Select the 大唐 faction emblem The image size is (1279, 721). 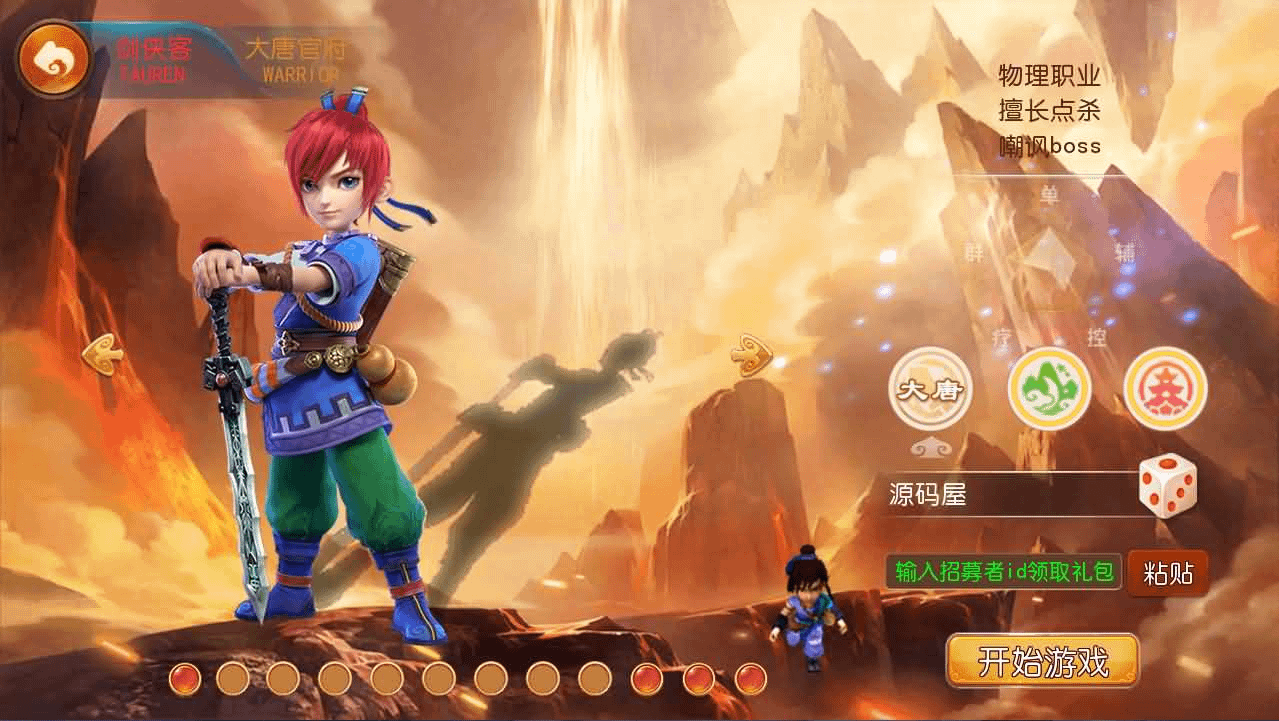930,389
